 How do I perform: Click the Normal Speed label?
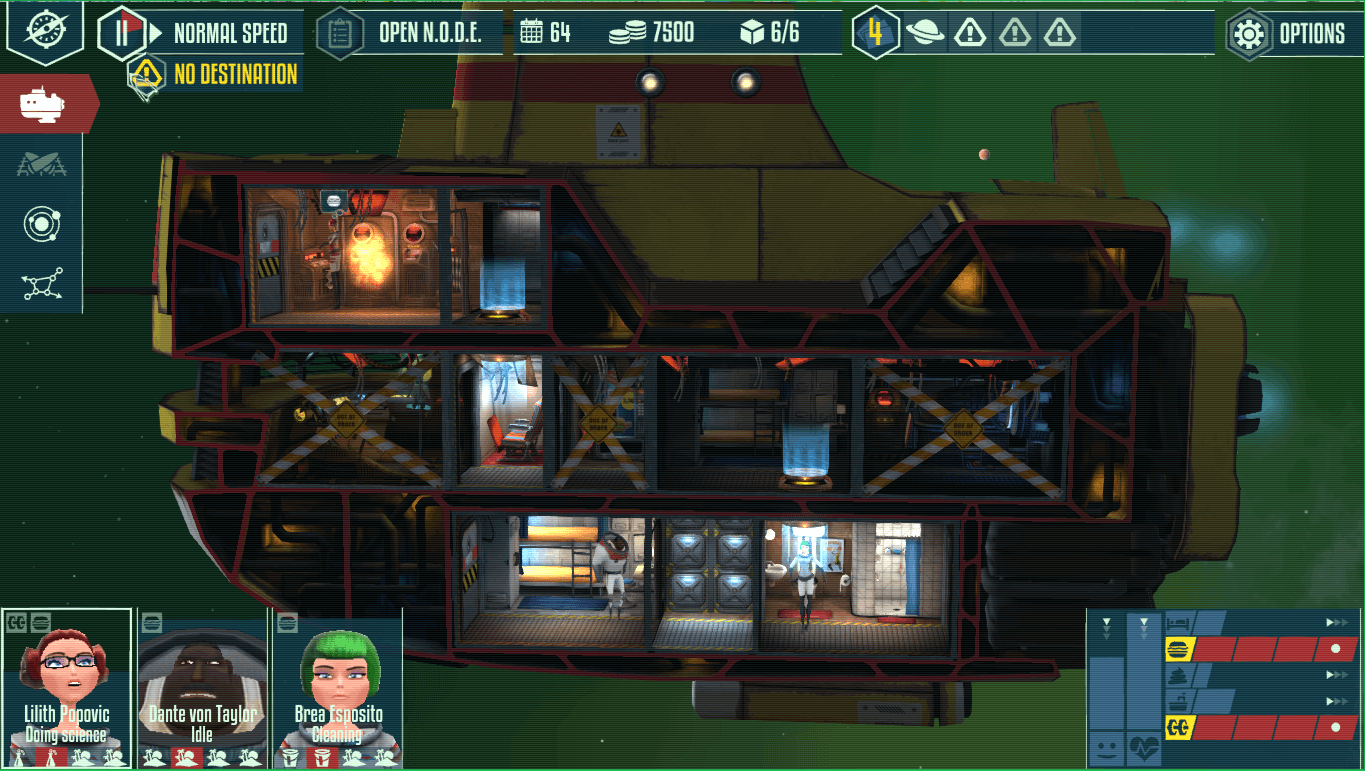coord(230,34)
